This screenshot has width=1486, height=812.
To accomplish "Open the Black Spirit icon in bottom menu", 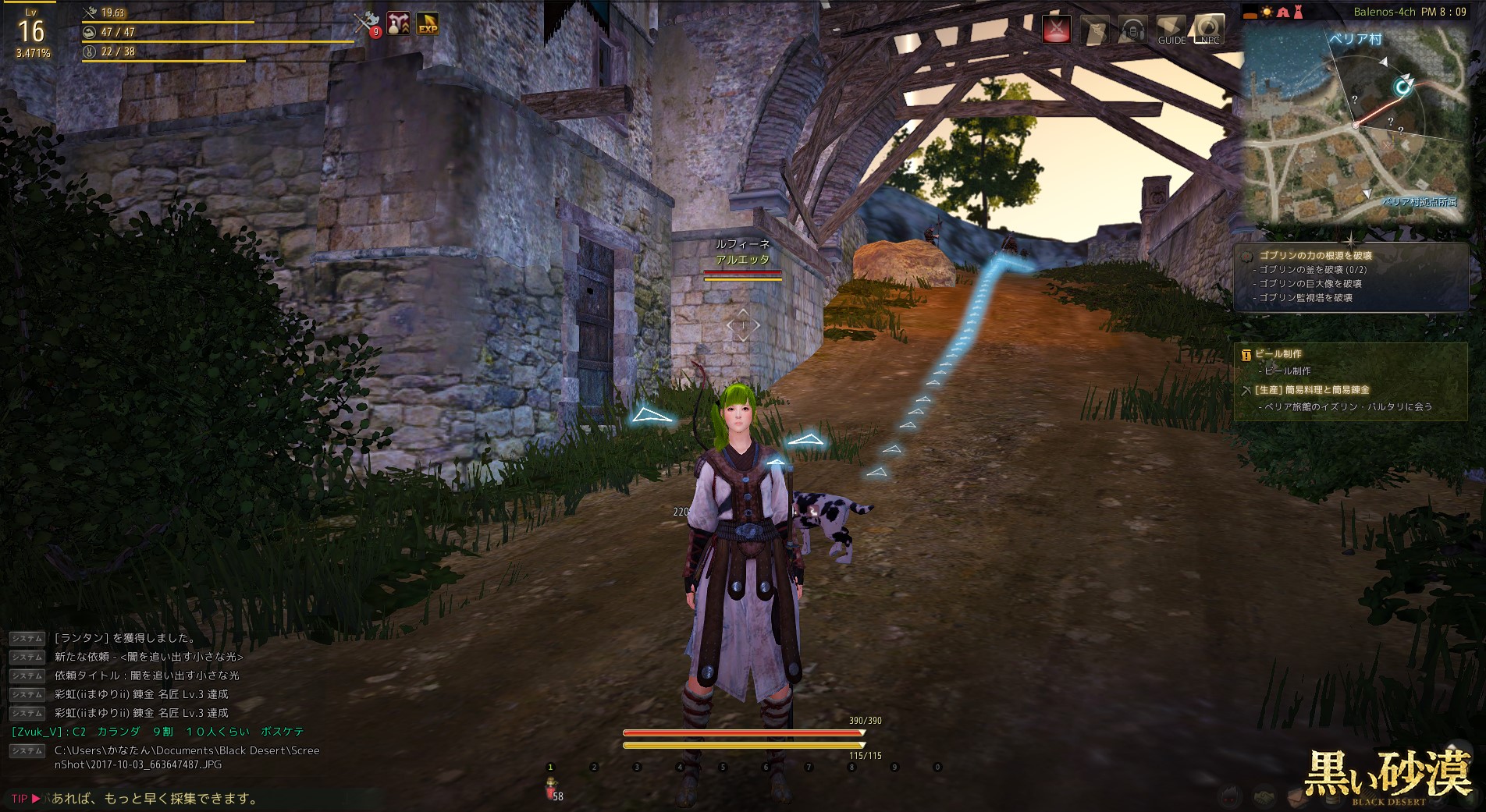I will (x=1231, y=796).
